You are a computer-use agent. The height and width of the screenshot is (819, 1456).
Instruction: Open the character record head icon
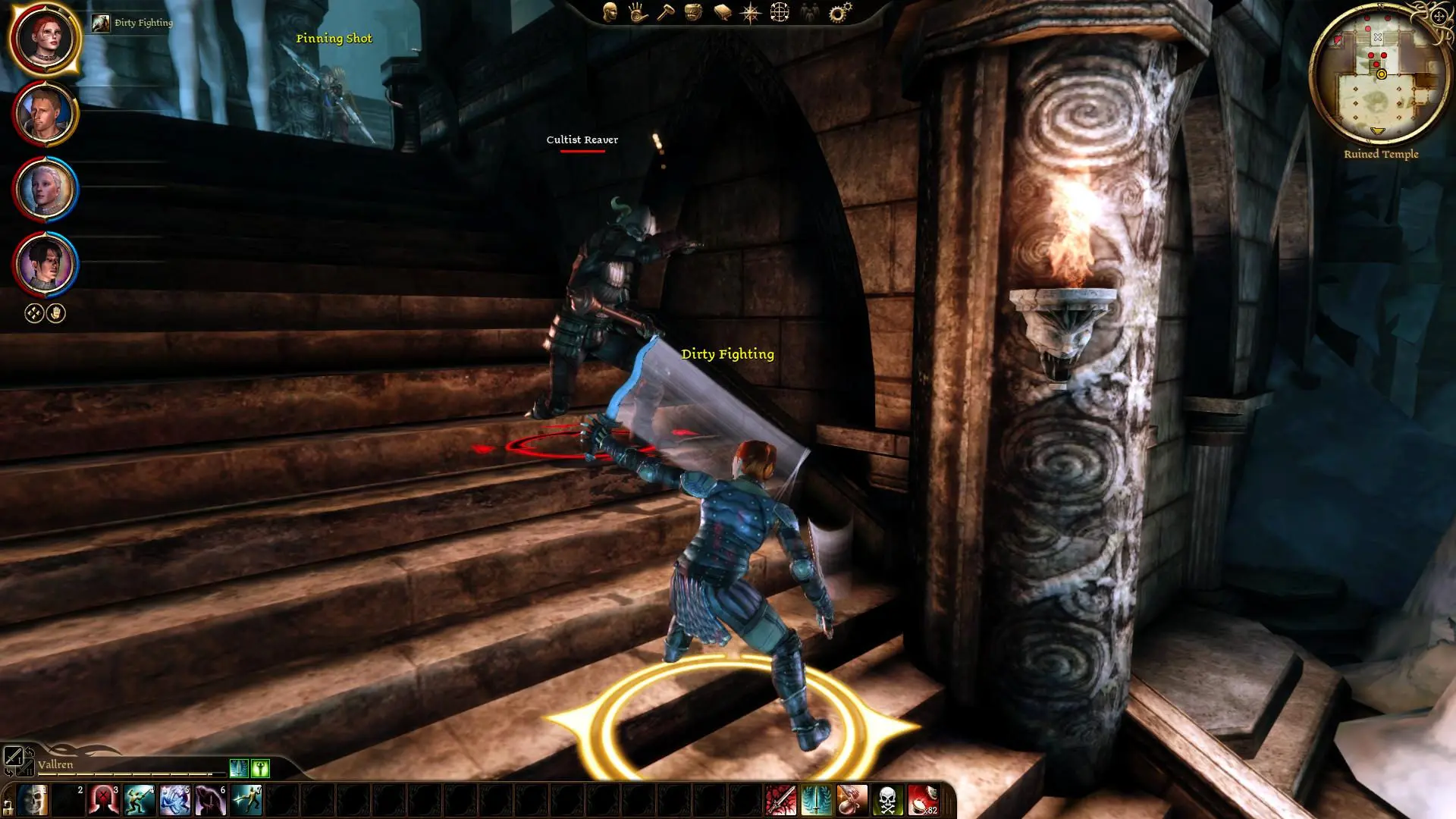(610, 12)
